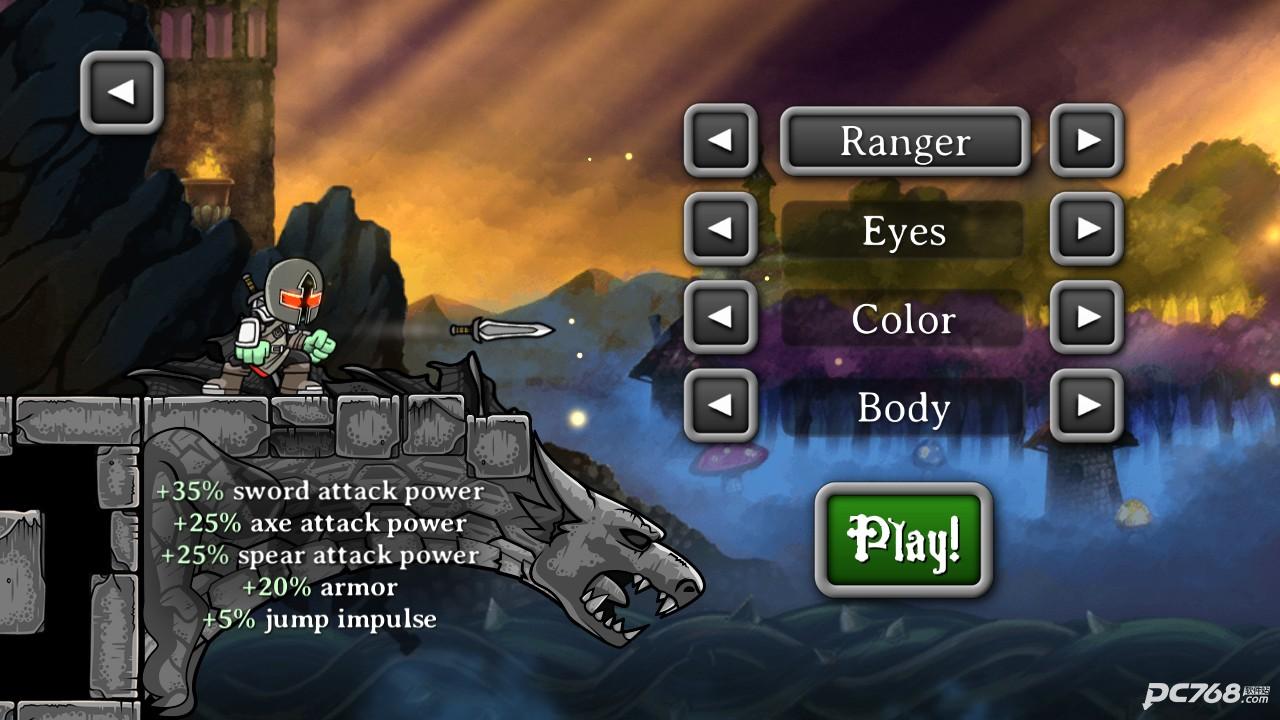Viewport: 1280px width, 720px height.
Task: Start the game with the Play! button
Action: click(x=904, y=540)
